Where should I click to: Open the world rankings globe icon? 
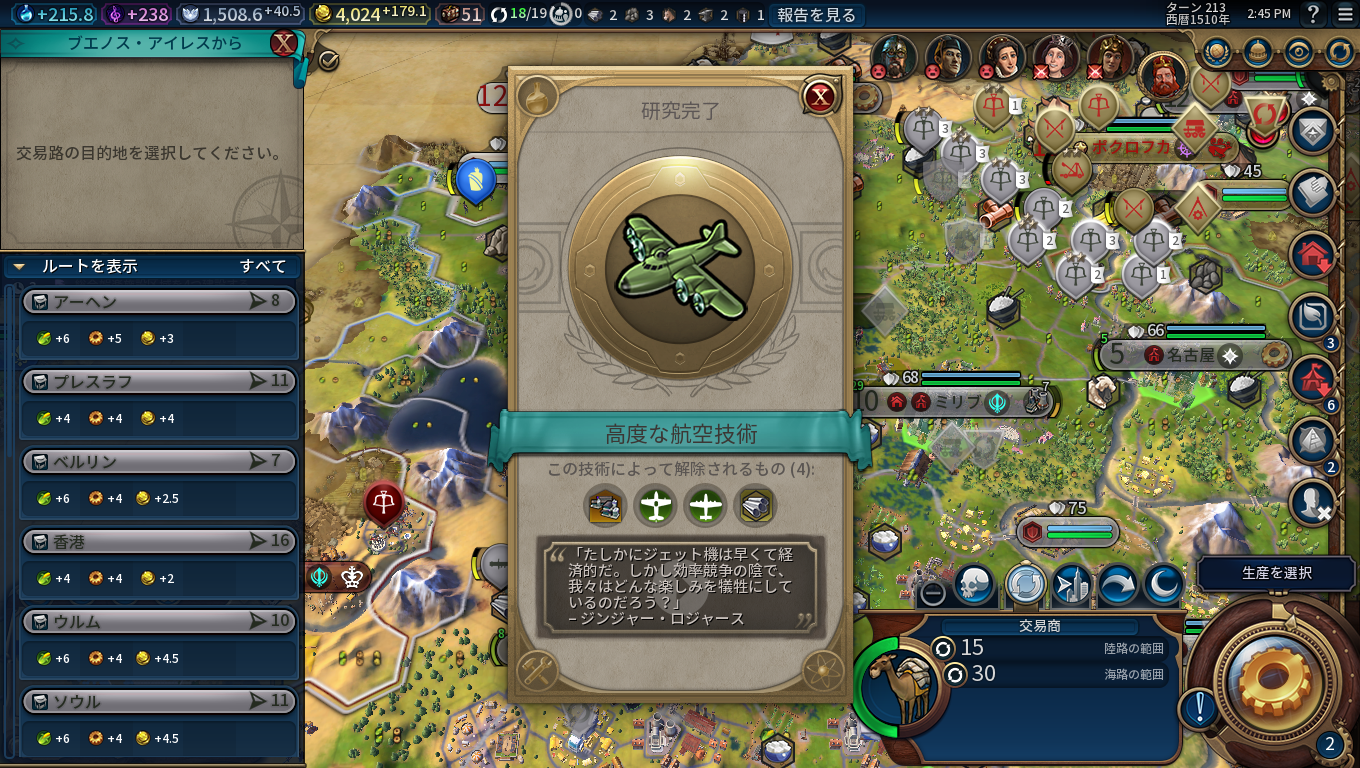1217,51
